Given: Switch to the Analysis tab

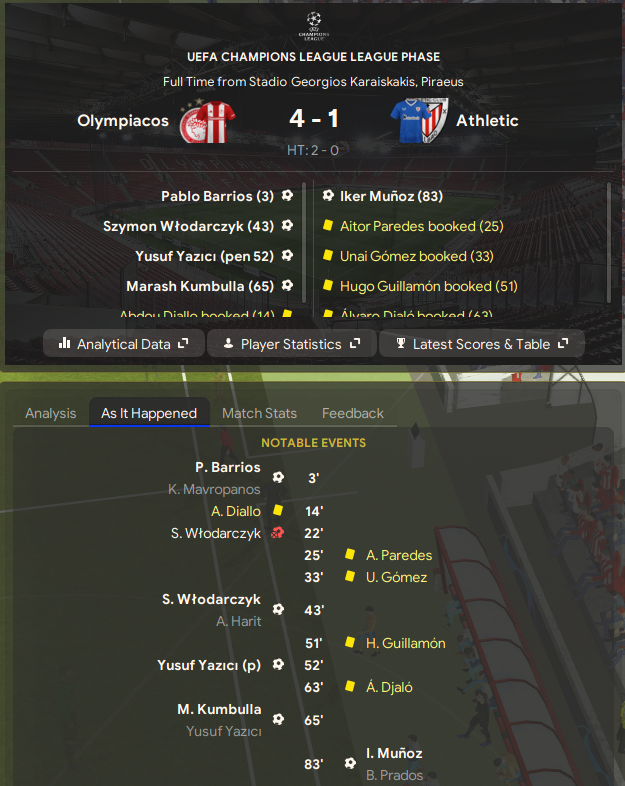Looking at the screenshot, I should click(50, 413).
